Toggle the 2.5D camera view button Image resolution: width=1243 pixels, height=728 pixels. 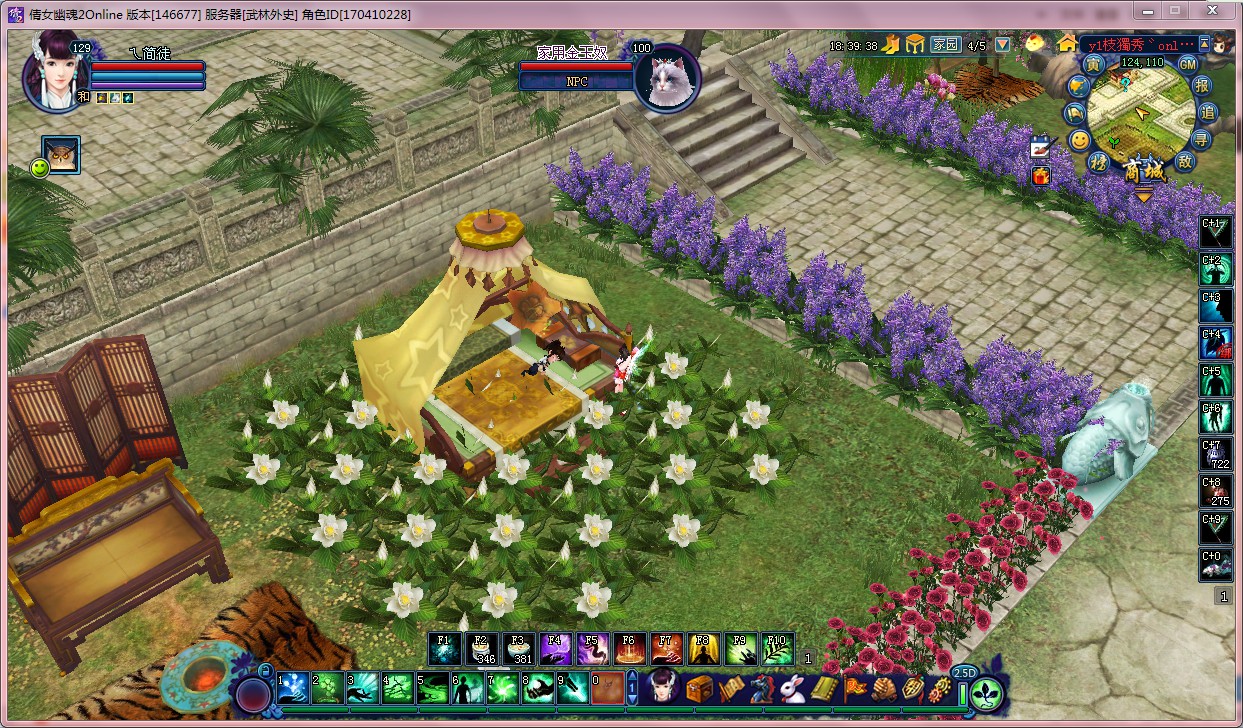(964, 672)
